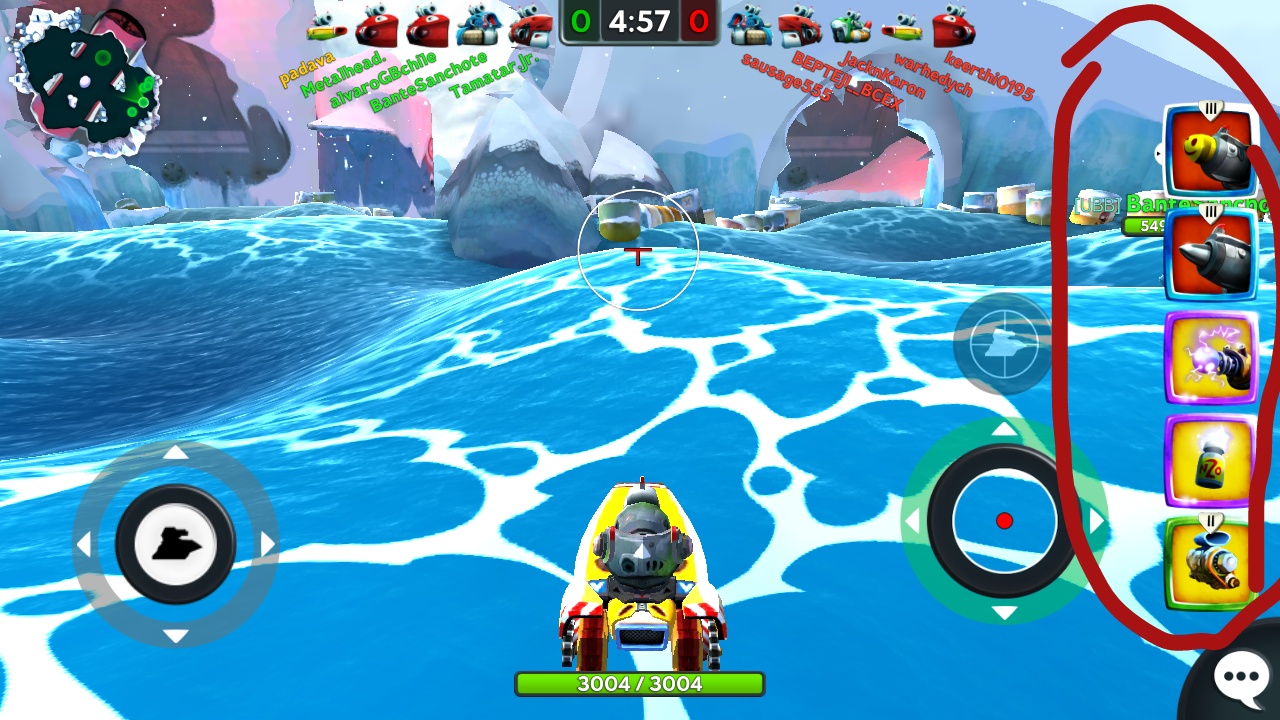Select the green-framed gear item slot
Viewport: 1280px width, 720px height.
(1210, 563)
